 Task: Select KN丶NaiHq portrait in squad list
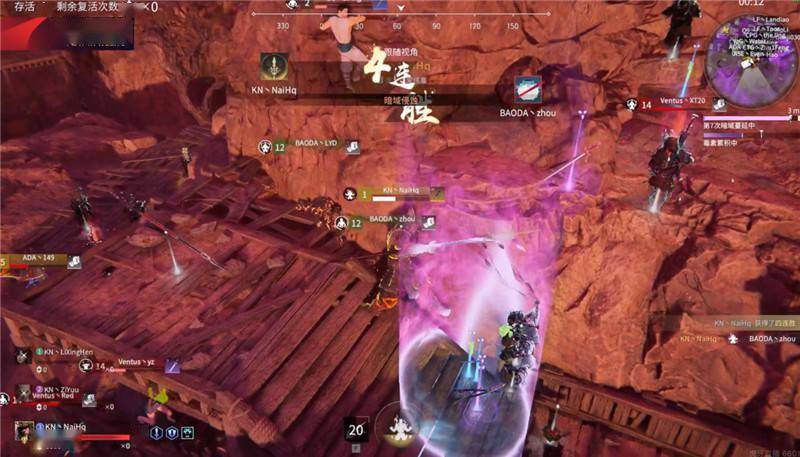(24, 431)
